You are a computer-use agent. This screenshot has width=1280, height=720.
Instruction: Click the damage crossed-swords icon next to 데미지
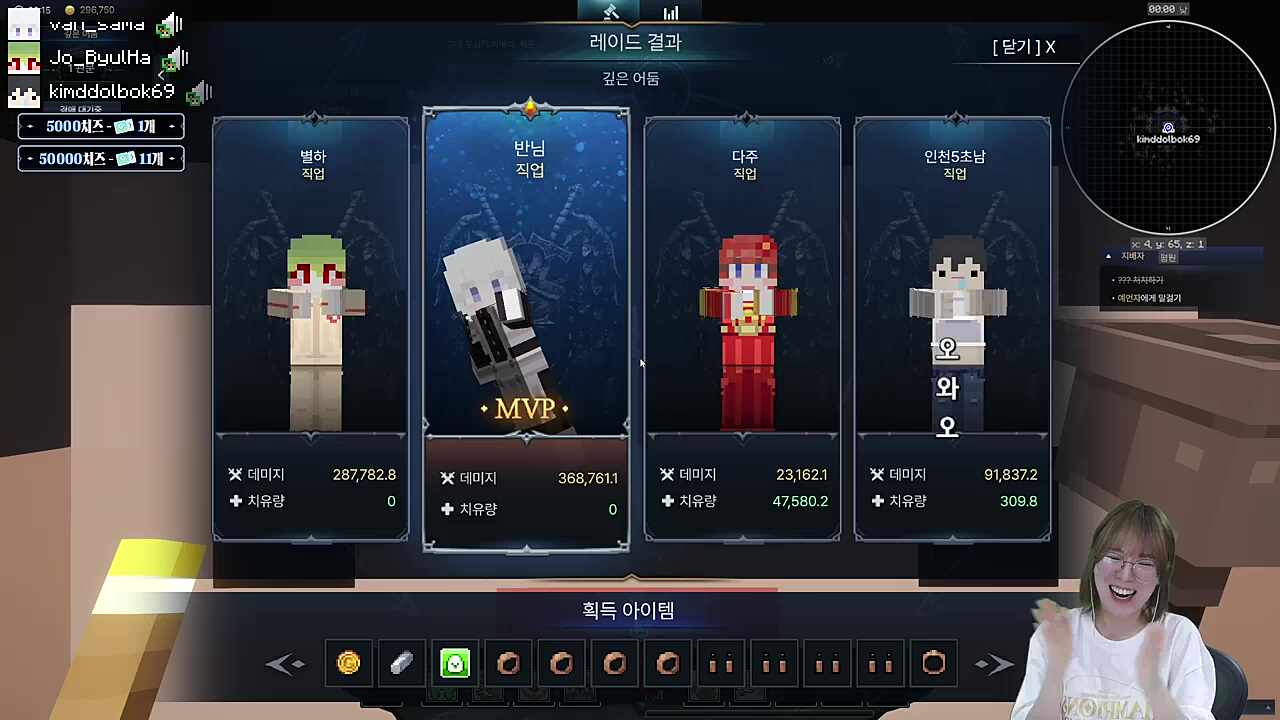pyautogui.click(x=234, y=474)
